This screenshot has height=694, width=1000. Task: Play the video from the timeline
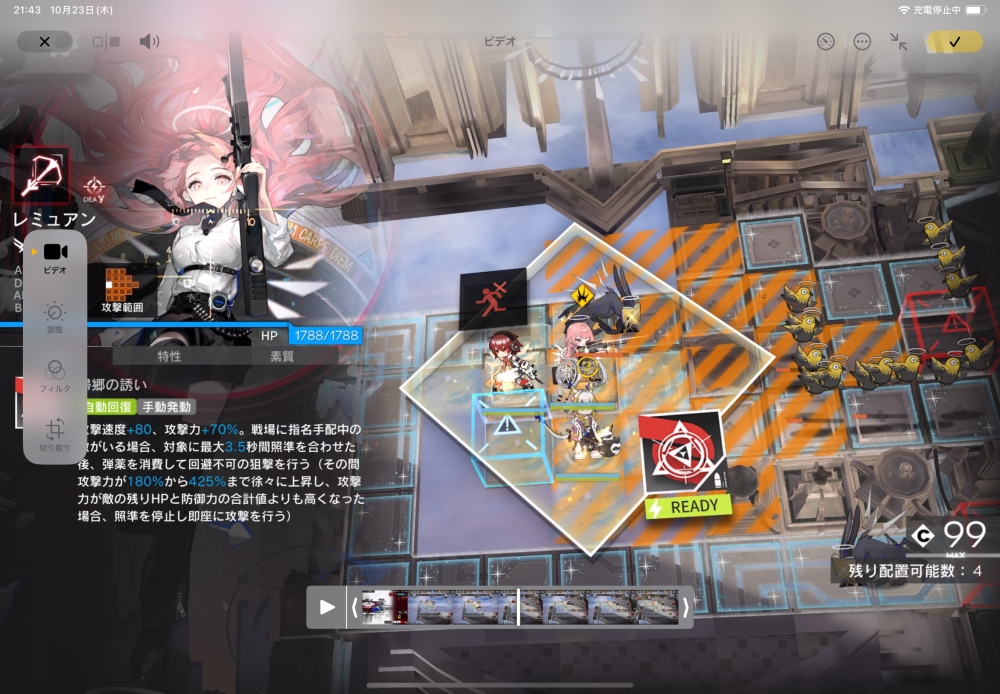coord(327,607)
